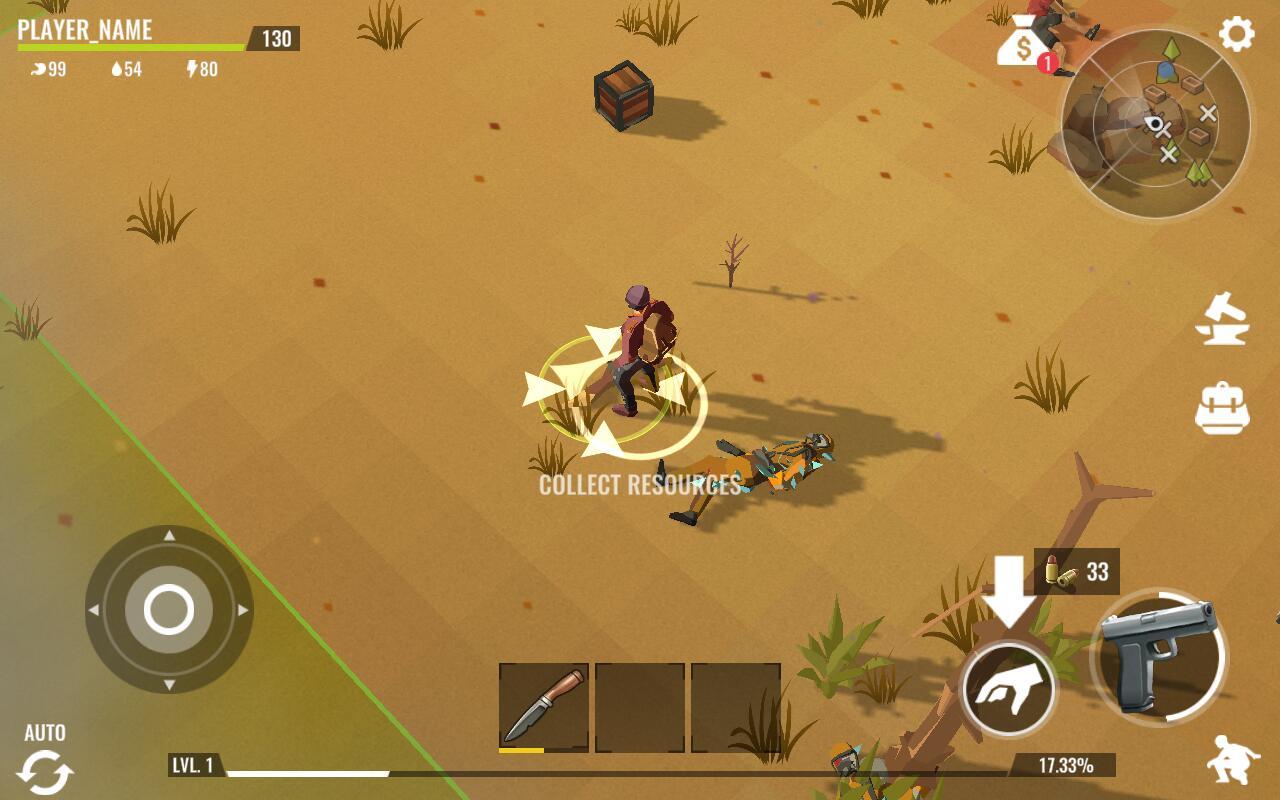Click the virtual movement joystick
1280x800 pixels.
click(x=169, y=609)
